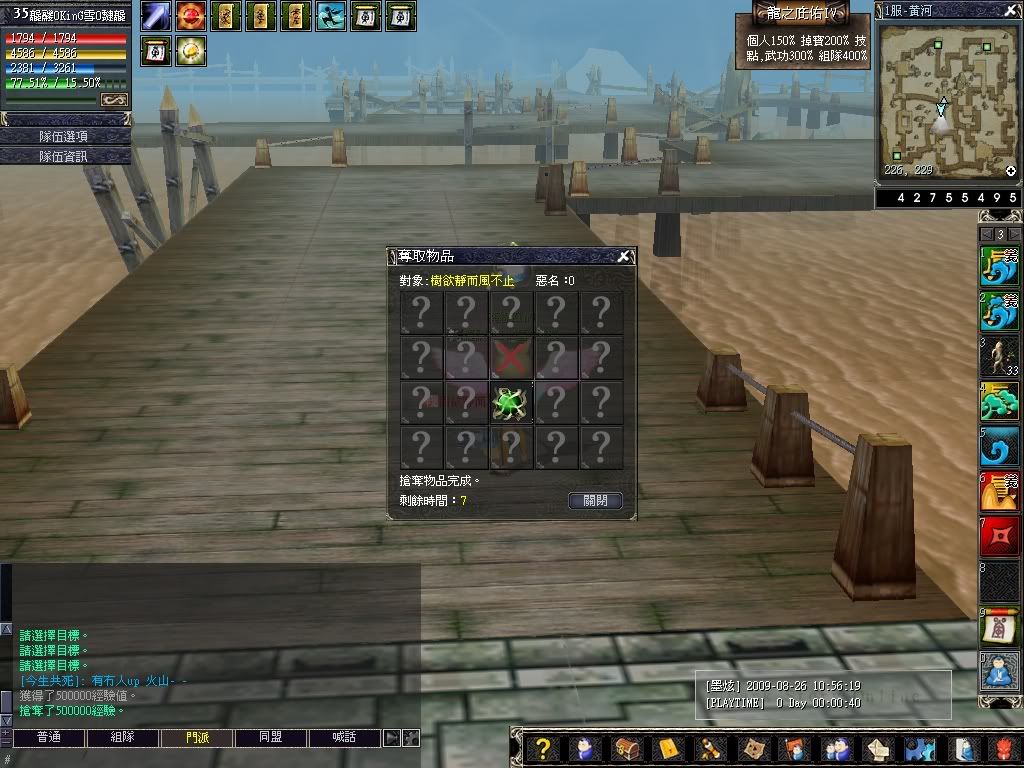1024x768 pixels.
Task: Click the 關閉 button
Action: pyautogui.click(x=595, y=501)
